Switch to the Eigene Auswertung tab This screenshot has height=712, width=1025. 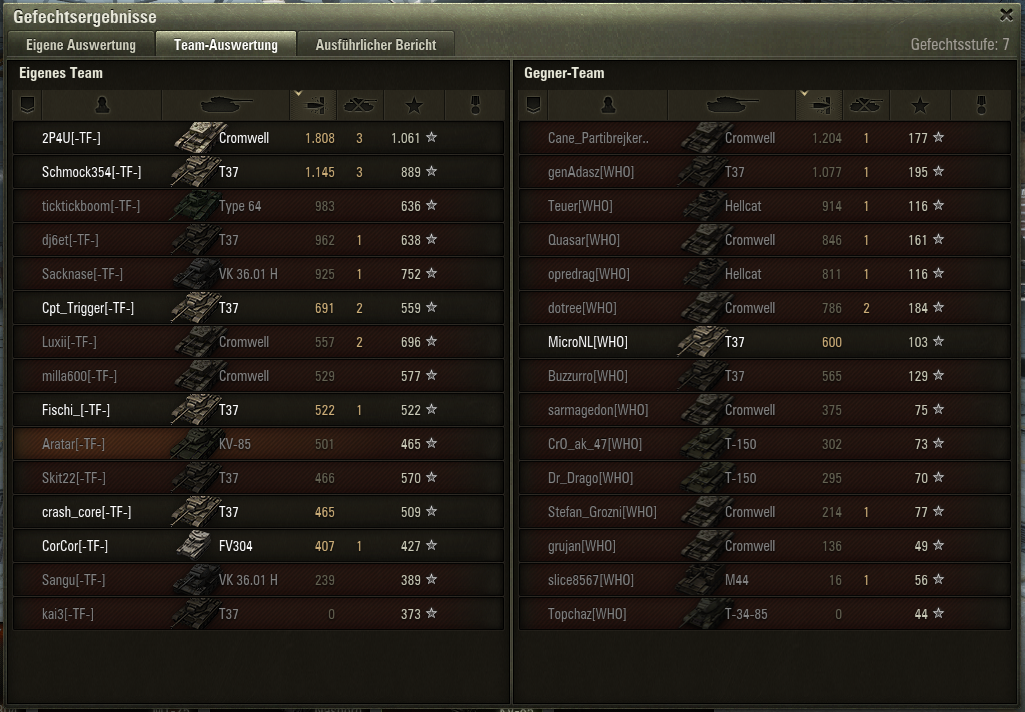click(x=81, y=45)
